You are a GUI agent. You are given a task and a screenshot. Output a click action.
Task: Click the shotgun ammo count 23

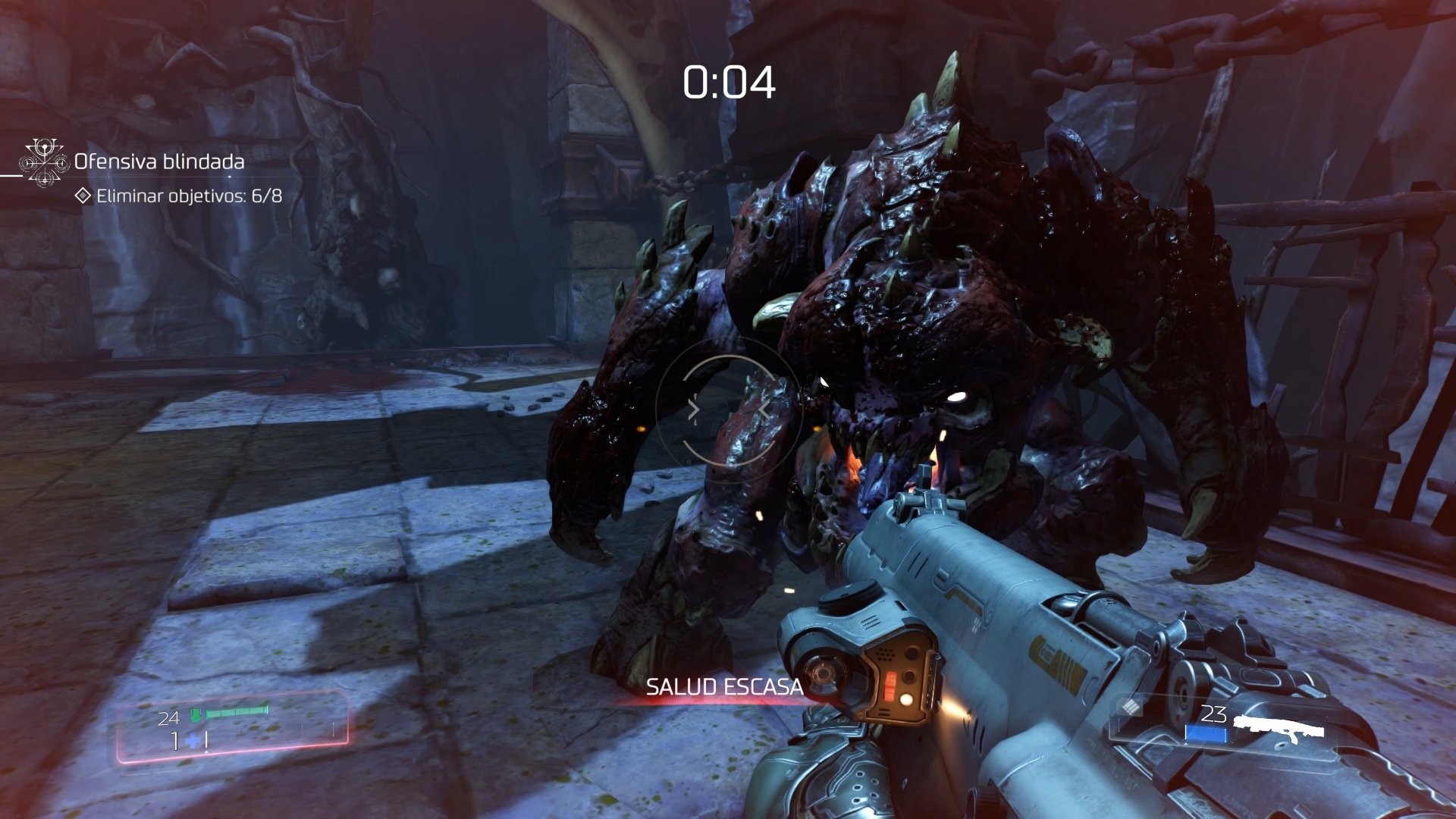coord(1214,713)
